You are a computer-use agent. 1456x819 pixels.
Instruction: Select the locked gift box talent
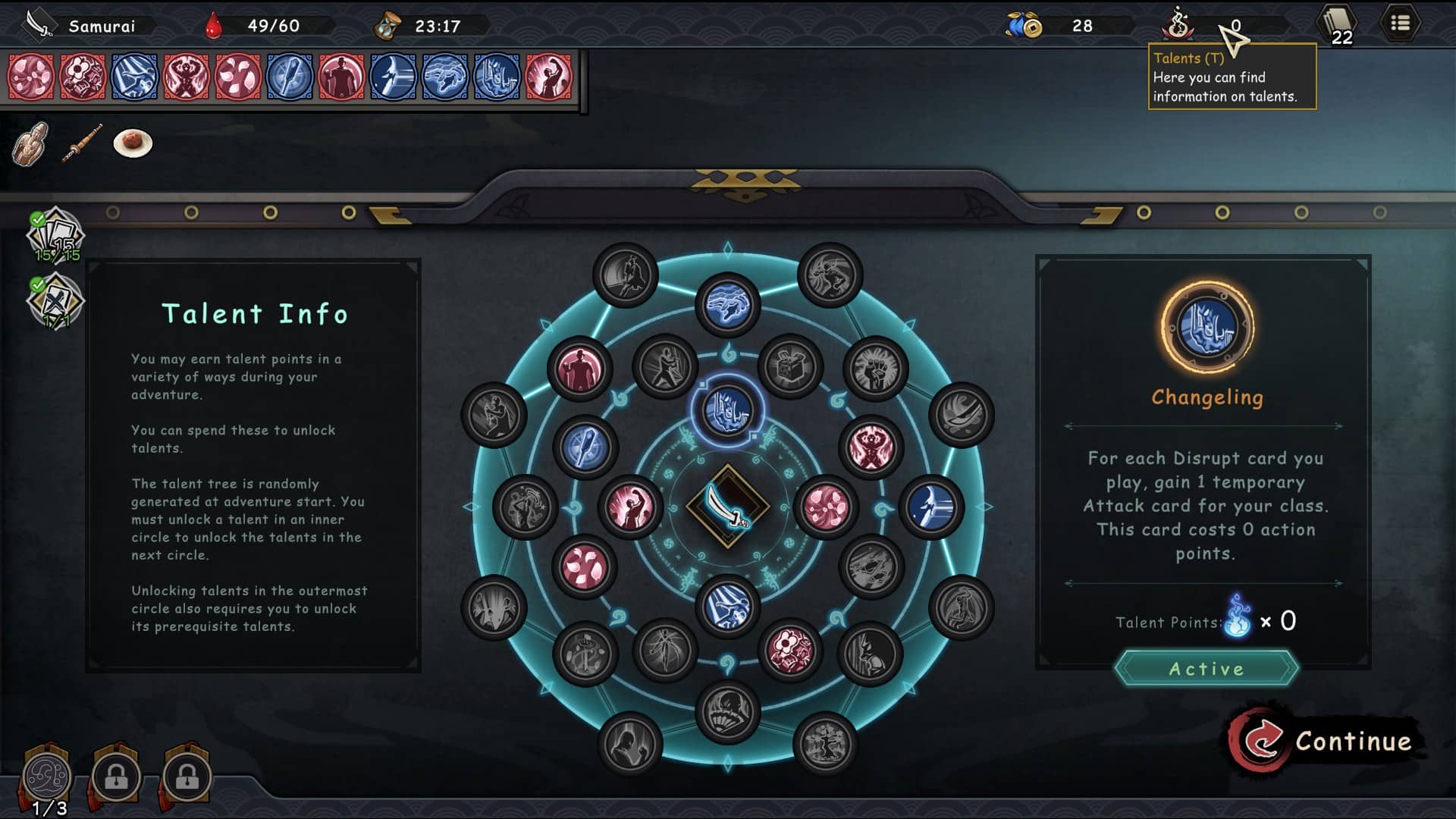tap(790, 367)
